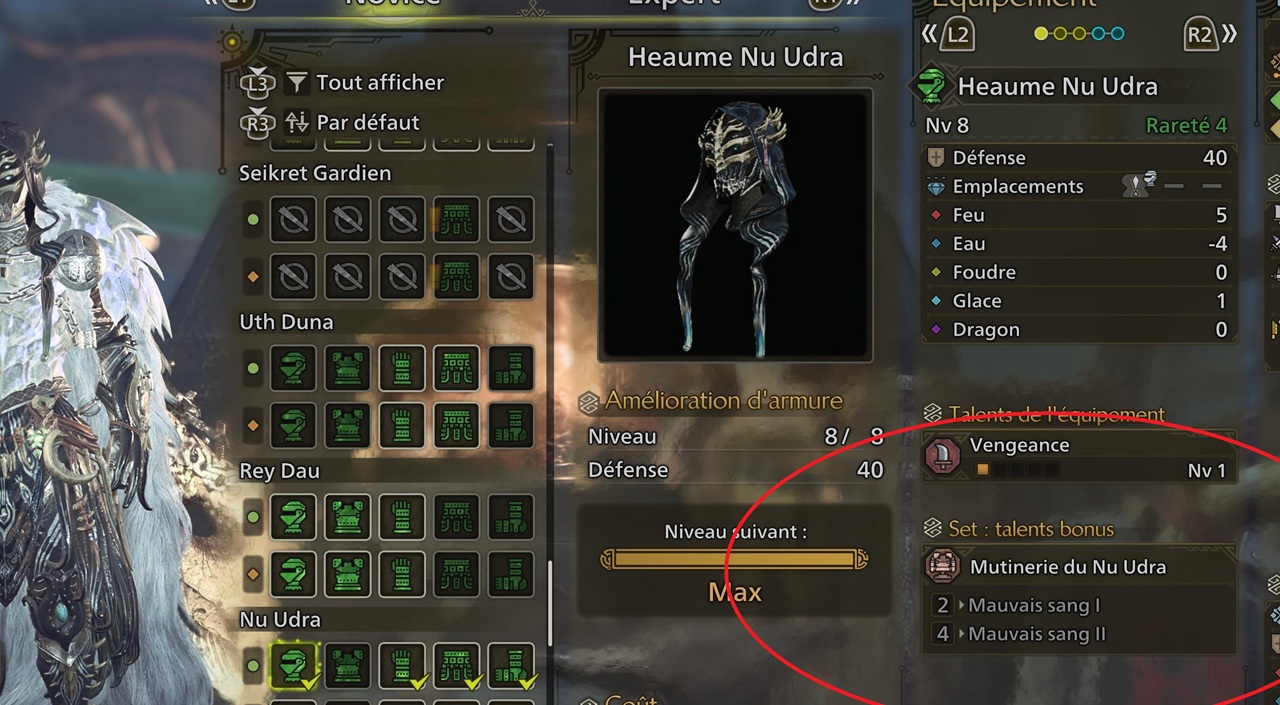Viewport: 1280px width, 705px height.
Task: Choose the Nu Udra chest armor piece
Action: click(348, 665)
